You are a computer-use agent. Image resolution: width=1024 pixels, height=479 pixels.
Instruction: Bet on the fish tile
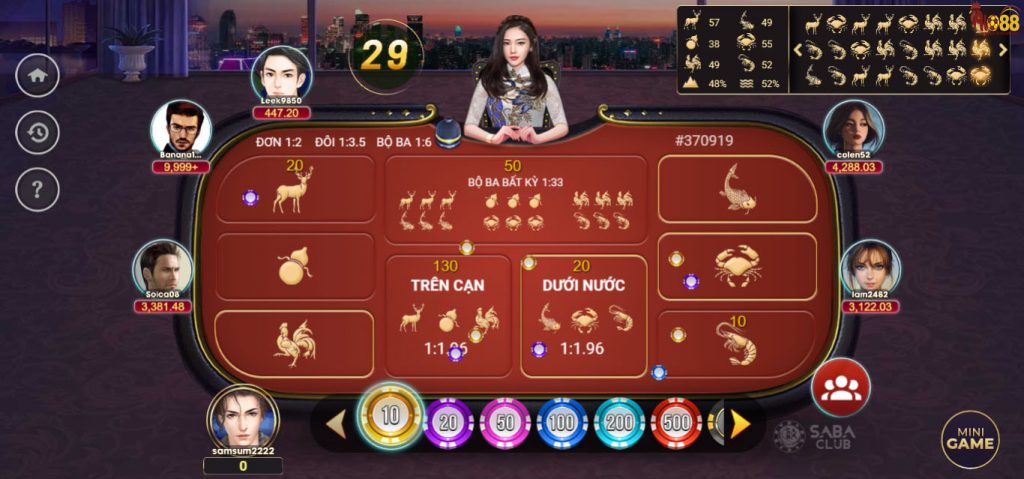click(737, 189)
